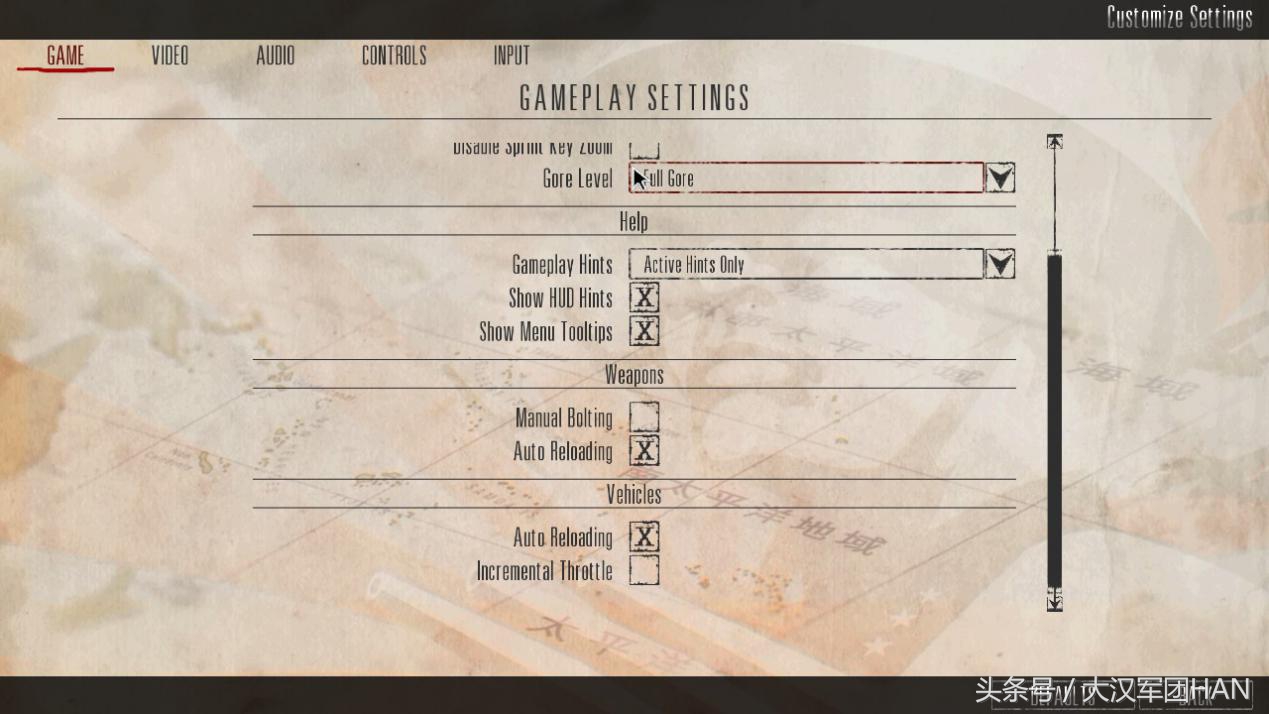Toggle Auto Reloading under Vehicles

click(645, 537)
